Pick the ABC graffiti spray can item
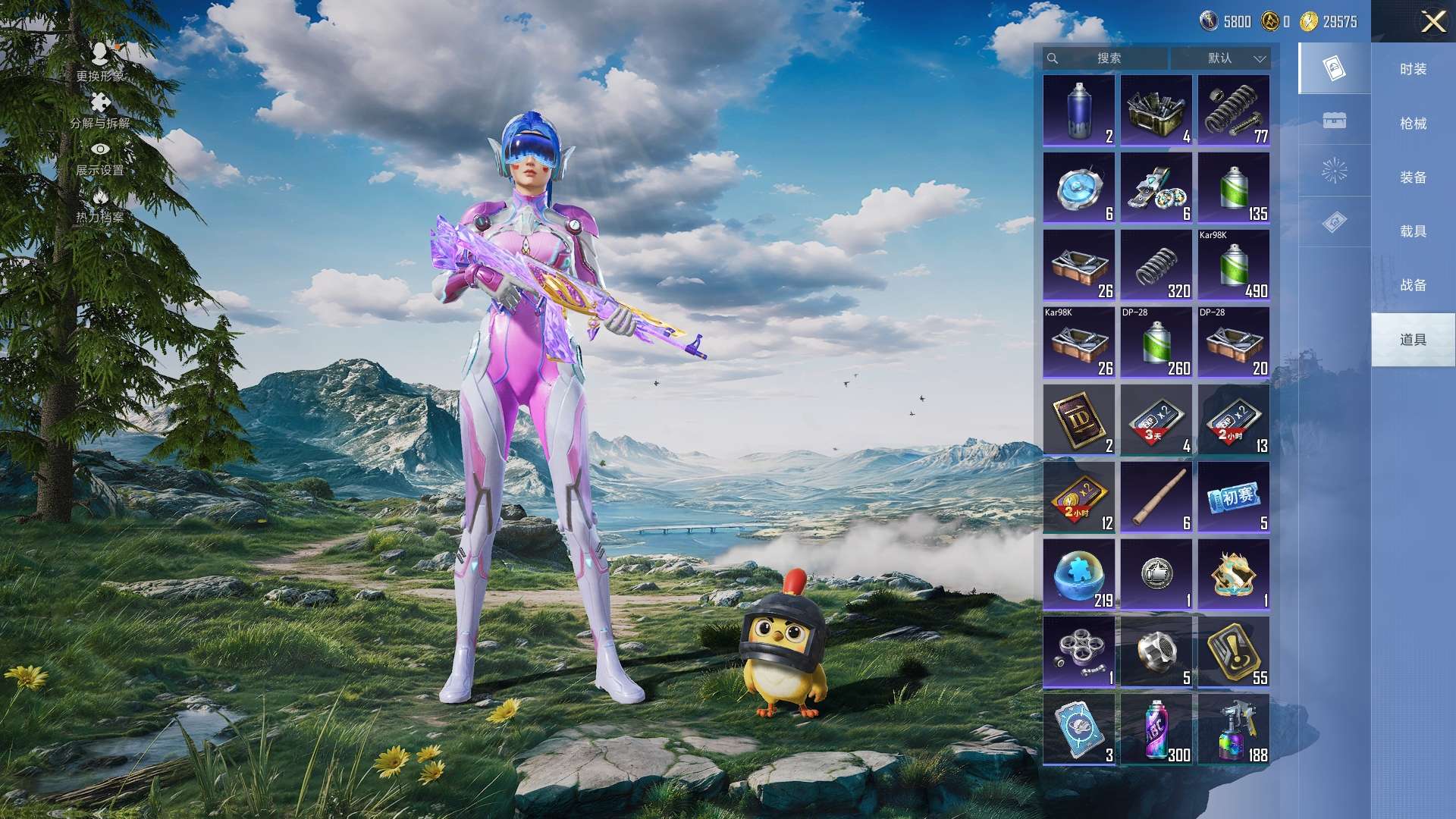 (1156, 730)
